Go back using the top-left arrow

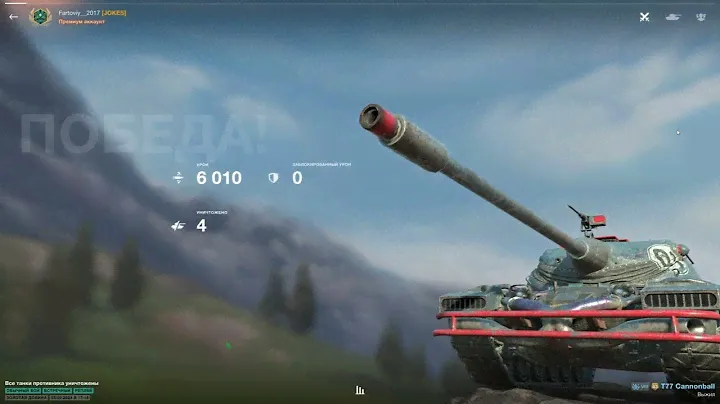[13, 16]
